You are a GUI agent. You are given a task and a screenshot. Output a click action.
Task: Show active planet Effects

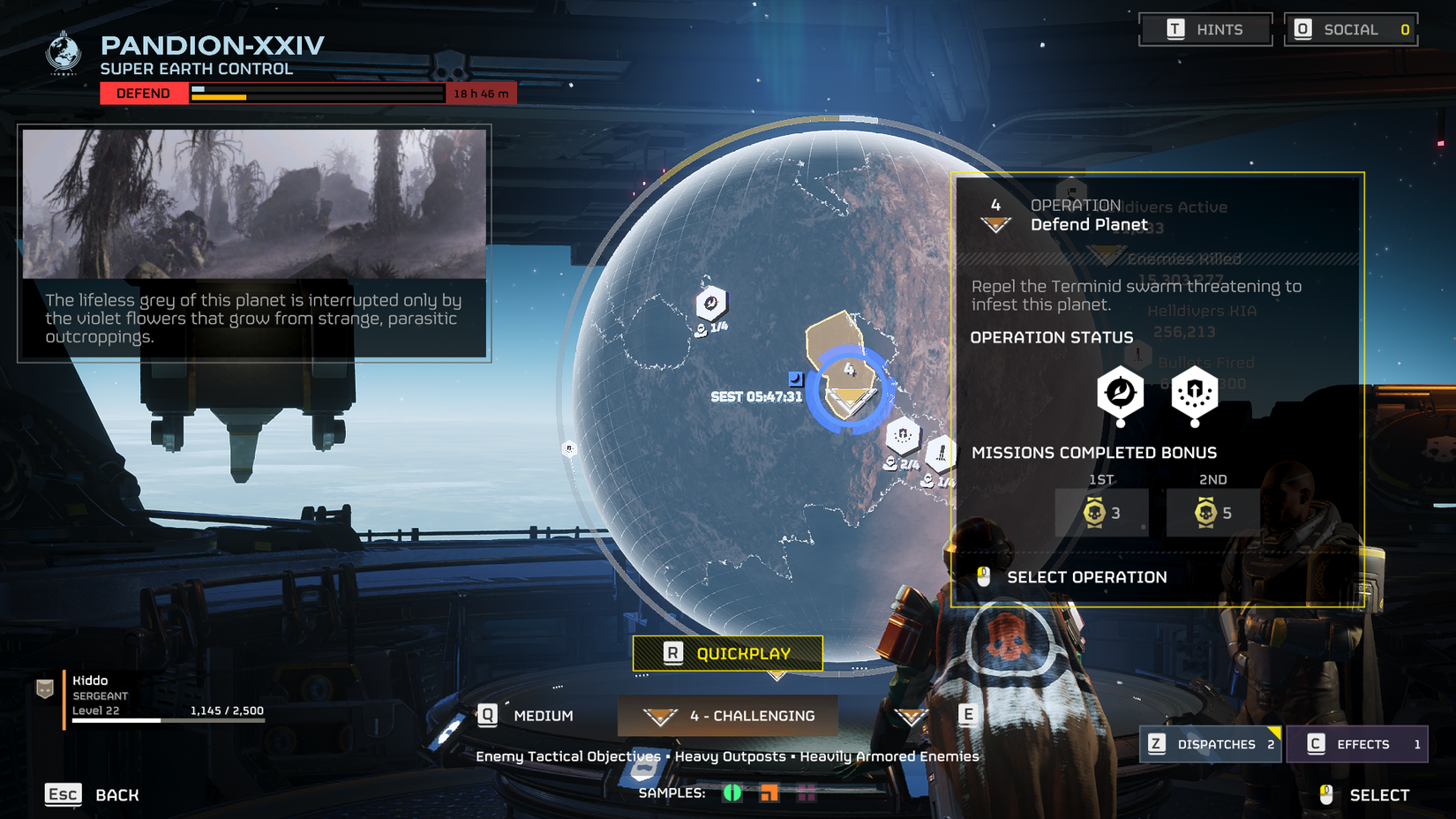(x=1357, y=744)
